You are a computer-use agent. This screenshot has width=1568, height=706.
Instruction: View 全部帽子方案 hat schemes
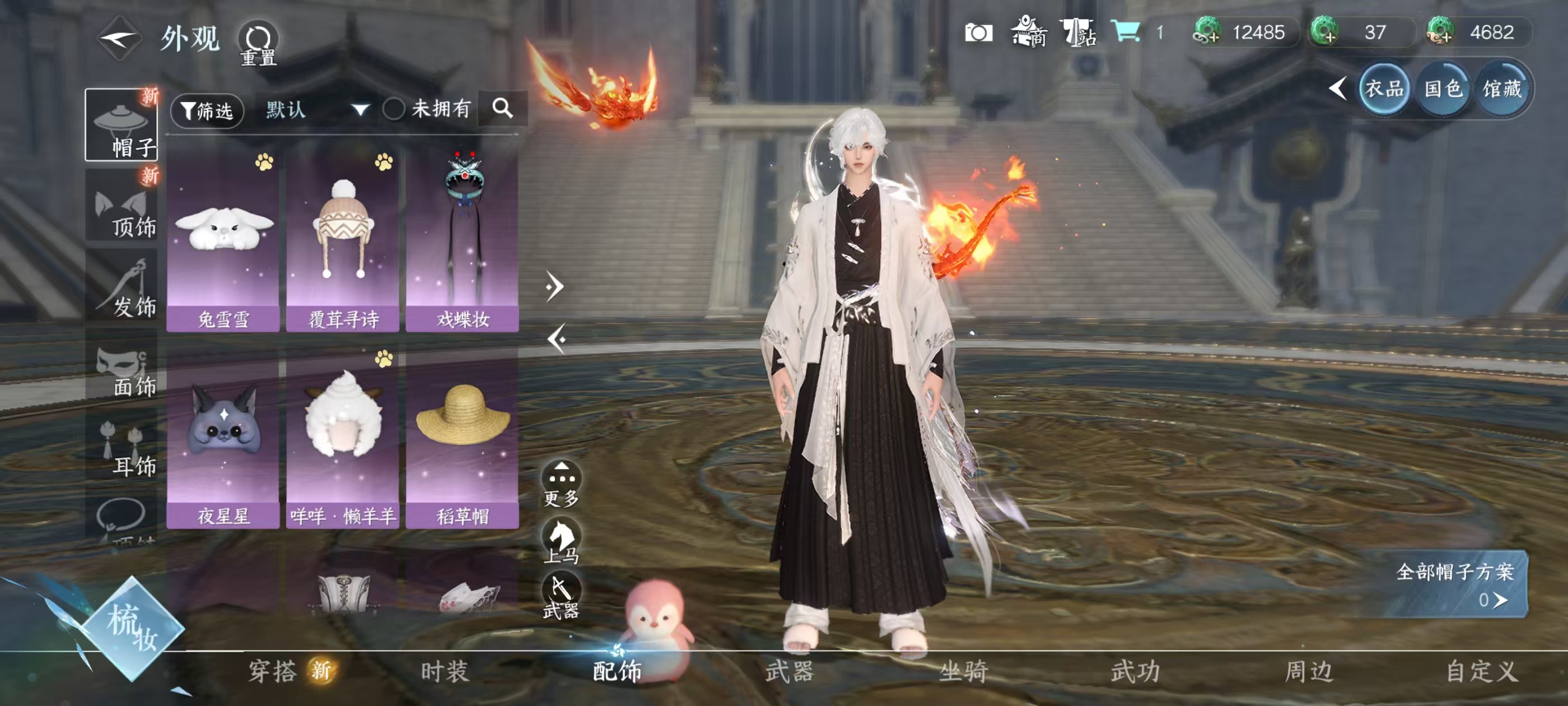click(1455, 583)
